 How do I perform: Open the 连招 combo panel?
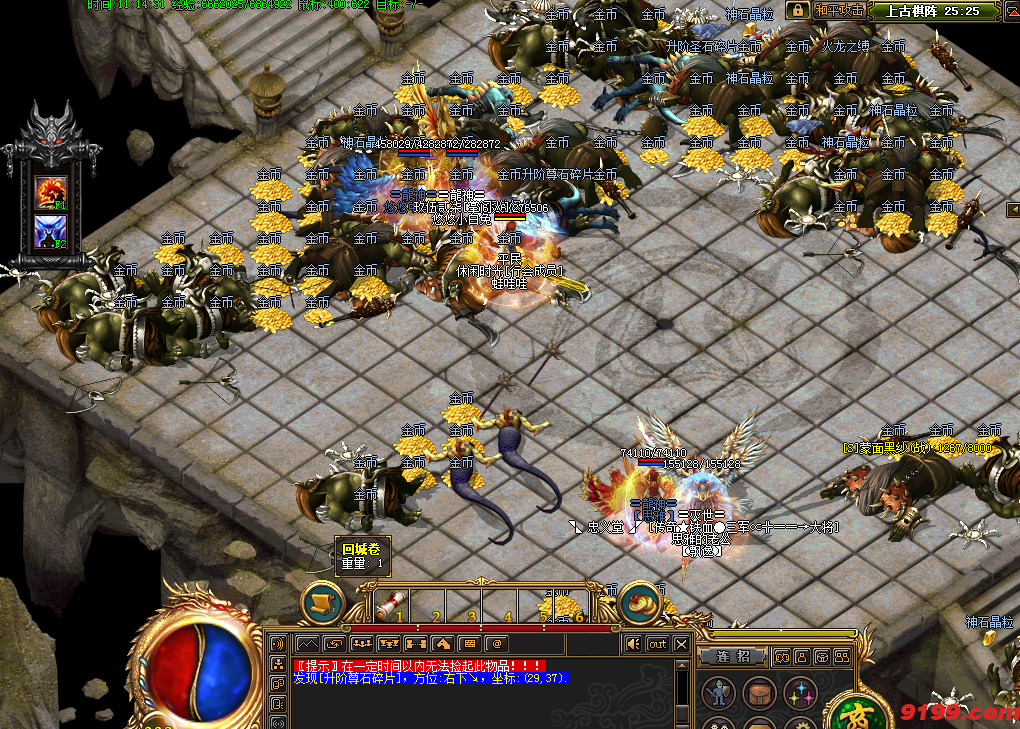click(x=733, y=657)
